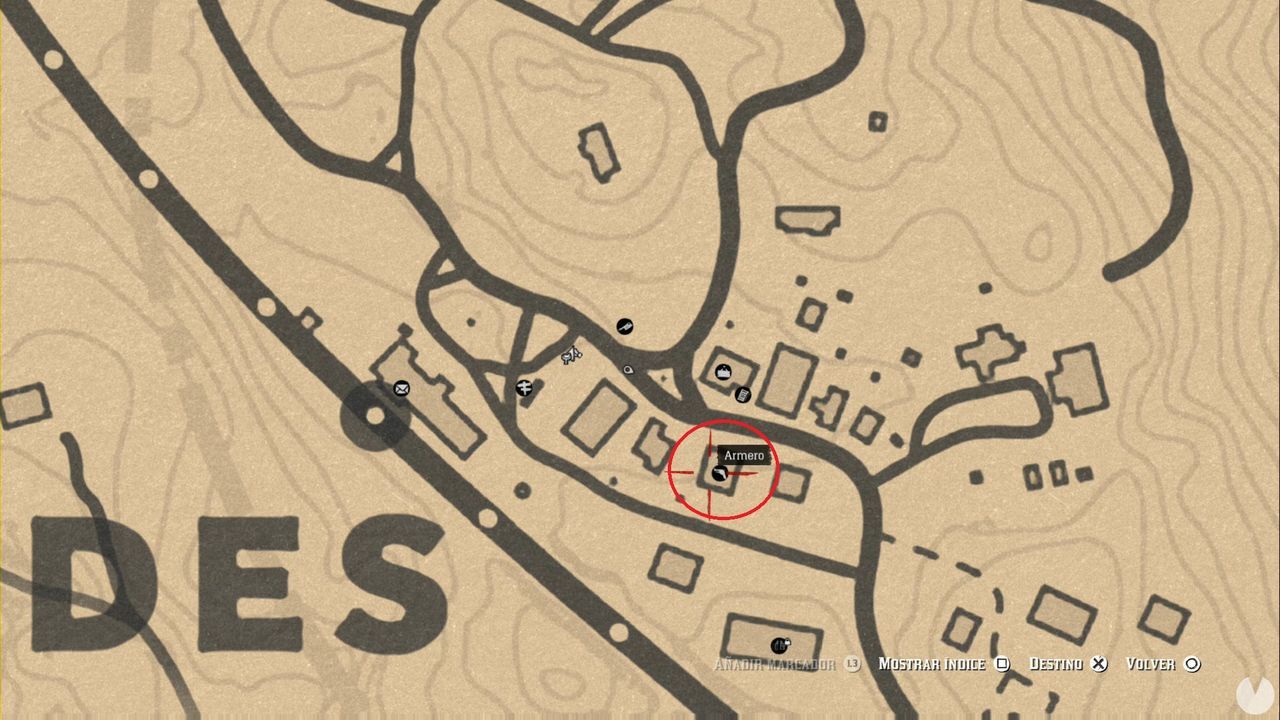Click the newspaper icon below the saloon icon

[x=742, y=396]
